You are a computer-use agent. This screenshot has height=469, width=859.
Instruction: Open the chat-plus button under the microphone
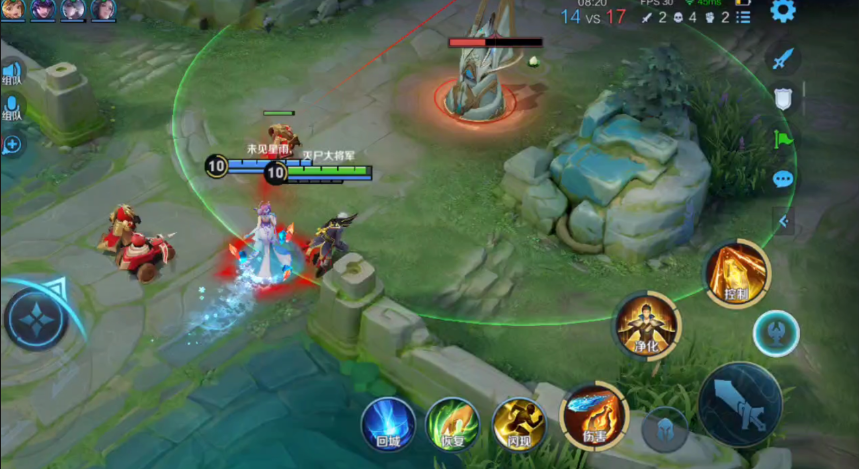(x=12, y=145)
